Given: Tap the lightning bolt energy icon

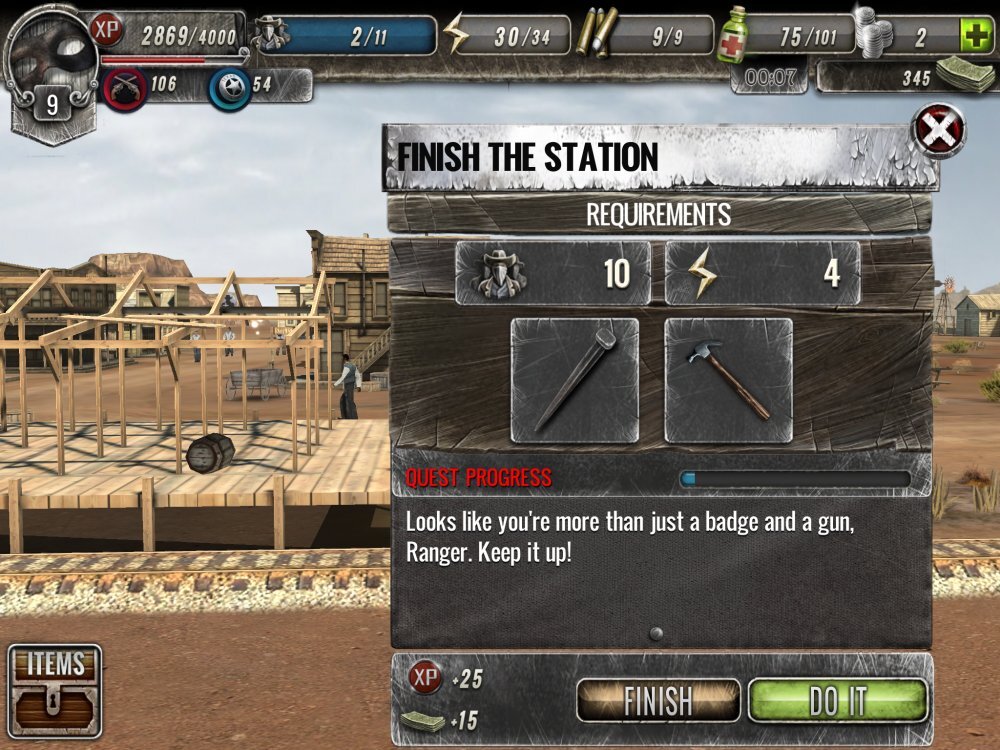Looking at the screenshot, I should 457,36.
